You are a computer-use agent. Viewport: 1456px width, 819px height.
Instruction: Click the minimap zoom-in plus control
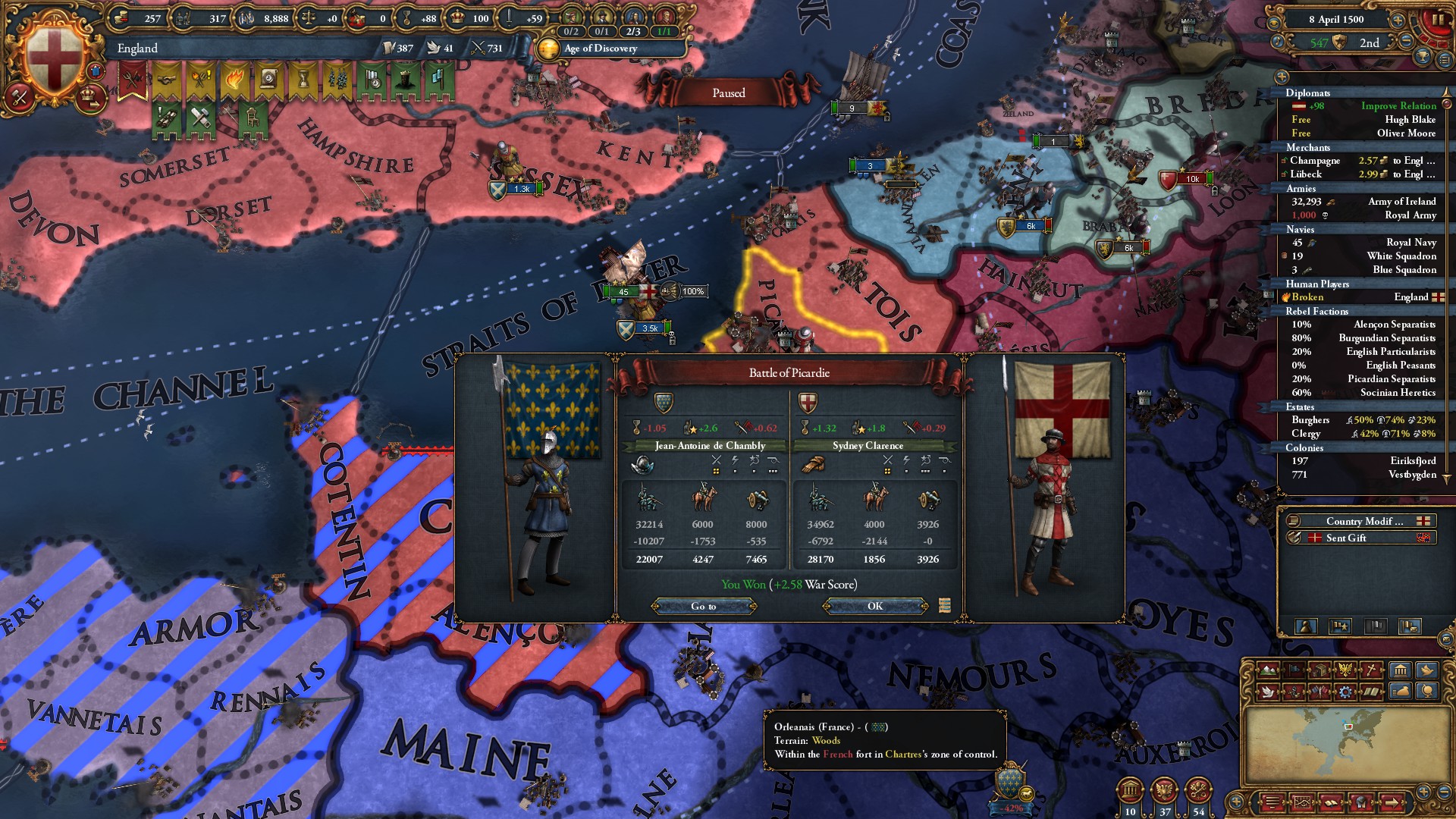pyautogui.click(x=1423, y=792)
